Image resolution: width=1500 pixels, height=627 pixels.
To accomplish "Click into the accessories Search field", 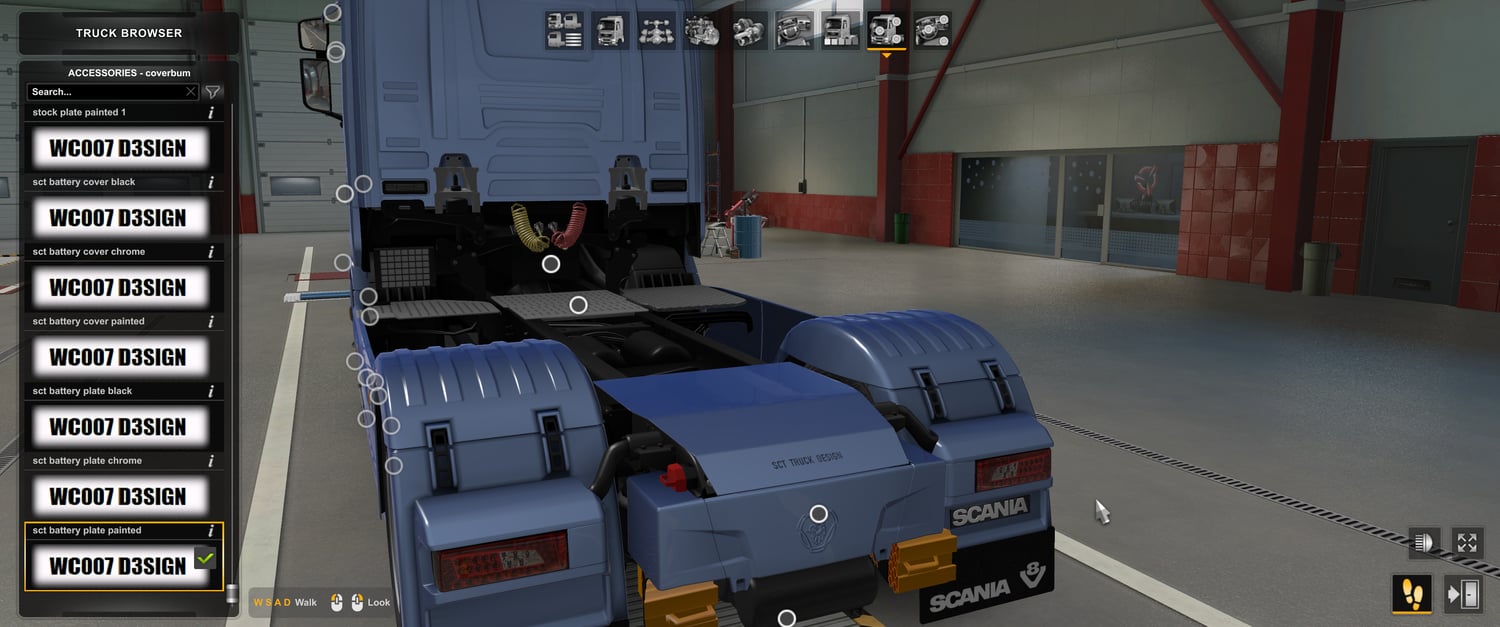I will (x=105, y=92).
